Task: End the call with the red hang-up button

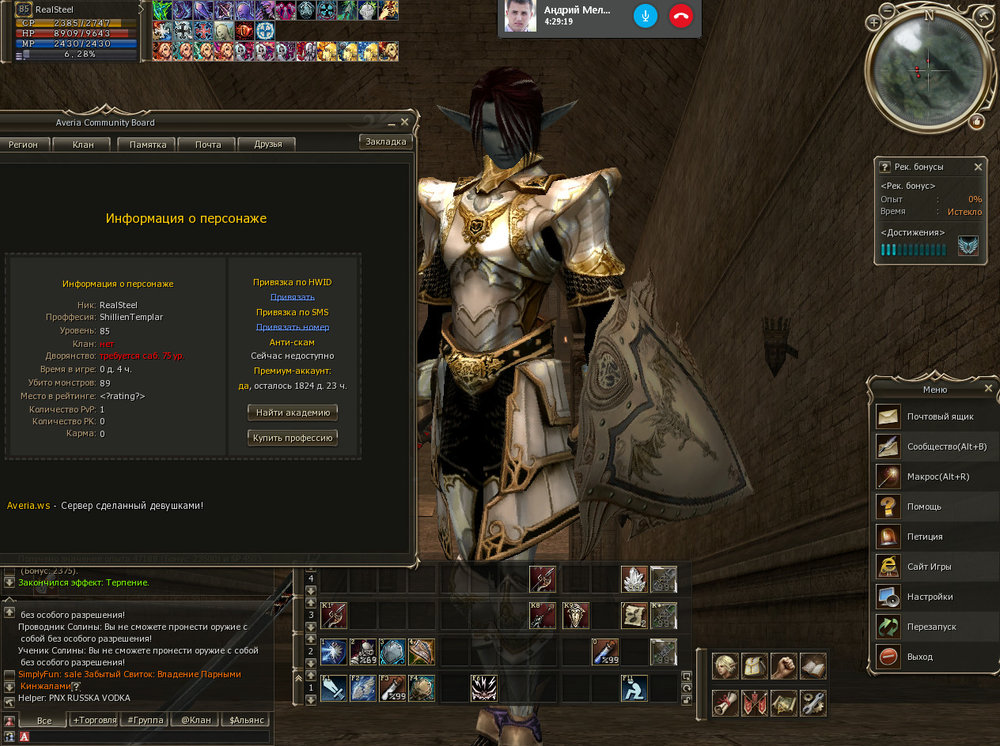Action: pyautogui.click(x=681, y=17)
